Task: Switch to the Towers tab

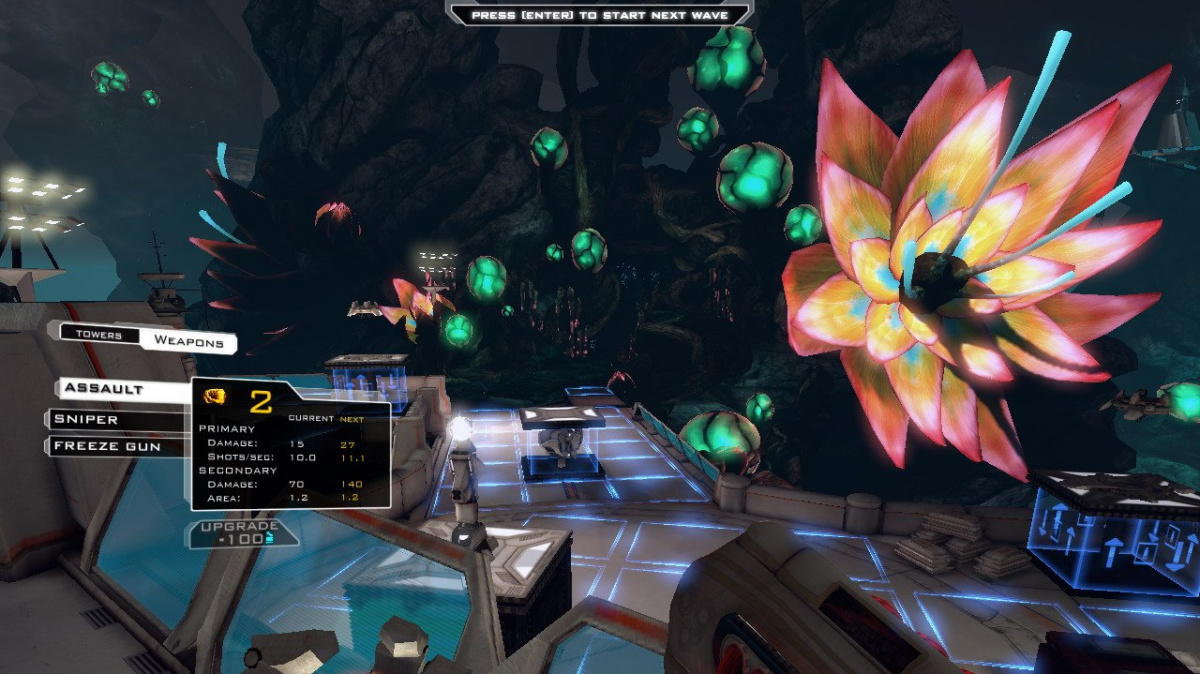Action: [x=98, y=335]
